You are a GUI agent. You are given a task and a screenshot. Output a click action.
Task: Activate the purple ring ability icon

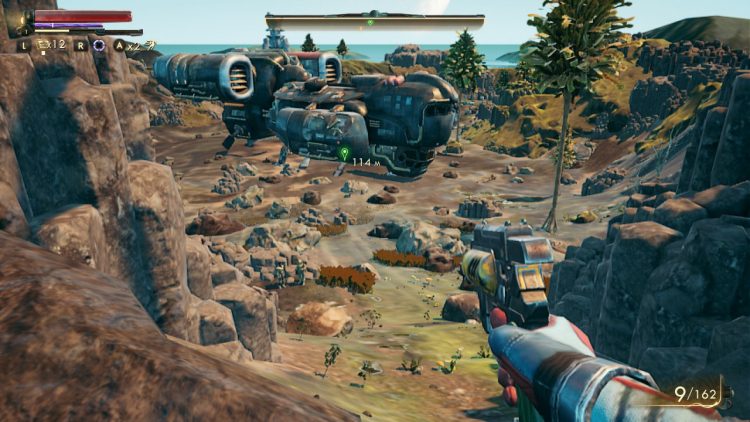[x=99, y=45]
